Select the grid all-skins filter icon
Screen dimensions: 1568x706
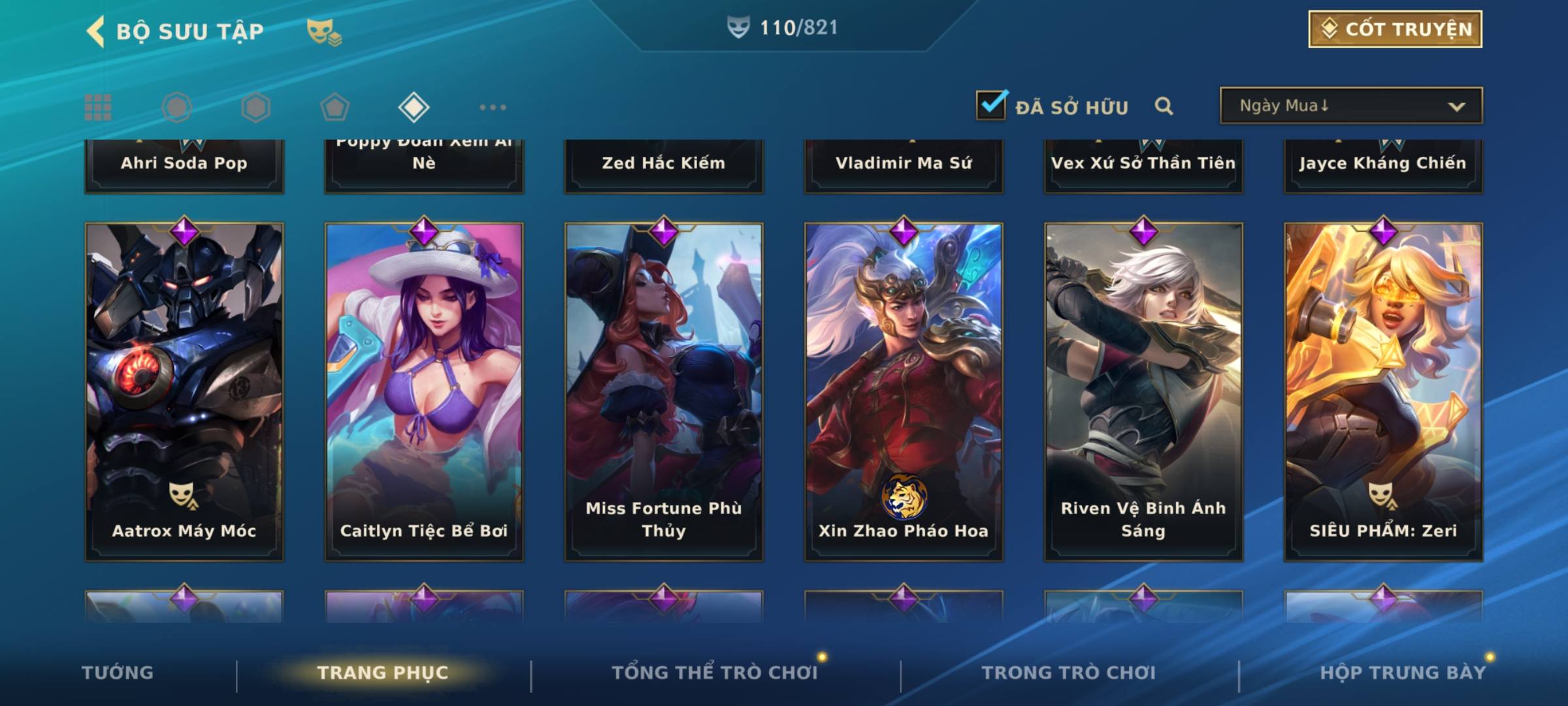click(98, 107)
